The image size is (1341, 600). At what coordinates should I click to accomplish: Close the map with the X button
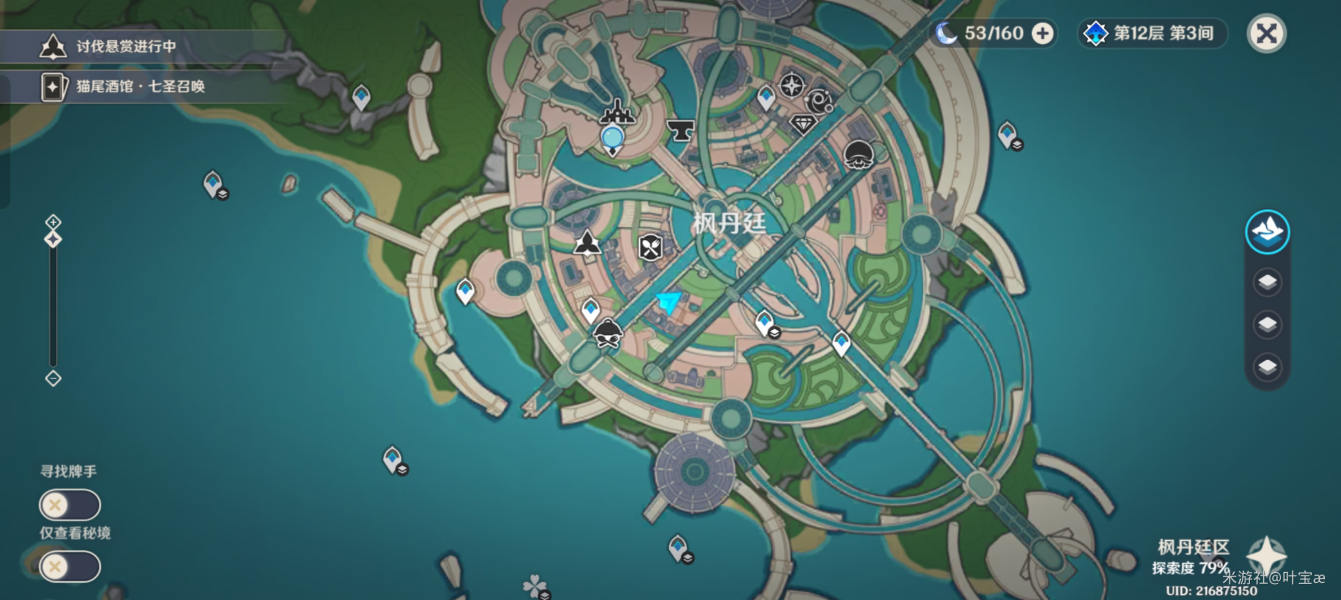point(1266,33)
